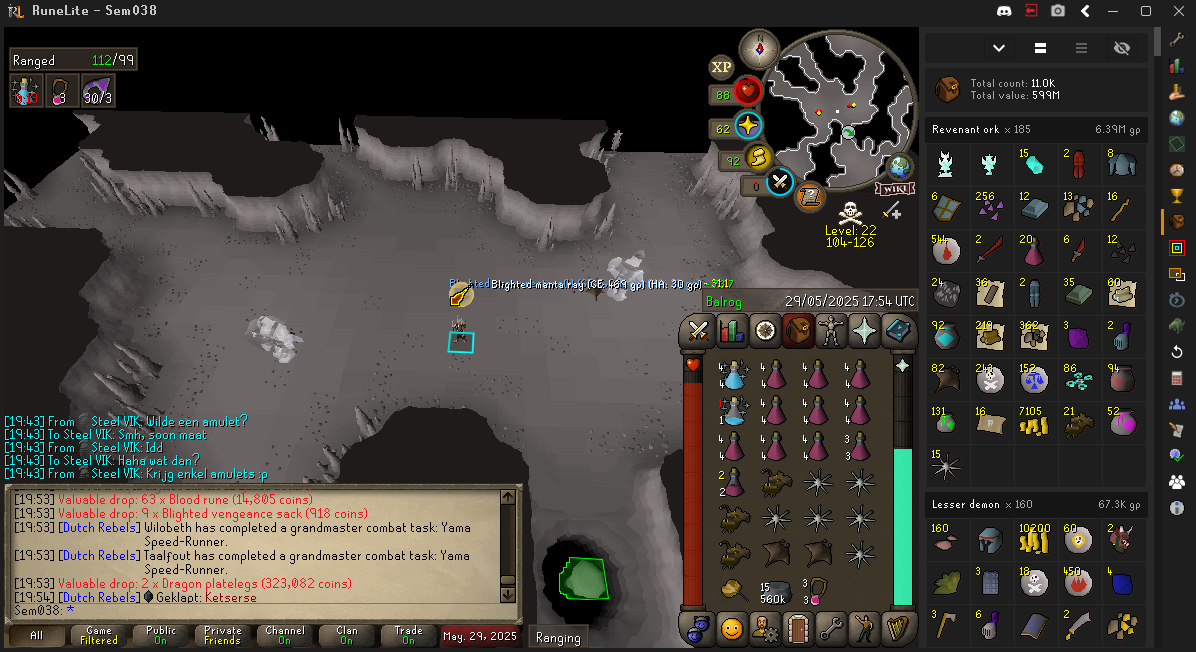The image size is (1196, 652).
Task: Select the Clan chat tab
Action: tap(346, 636)
